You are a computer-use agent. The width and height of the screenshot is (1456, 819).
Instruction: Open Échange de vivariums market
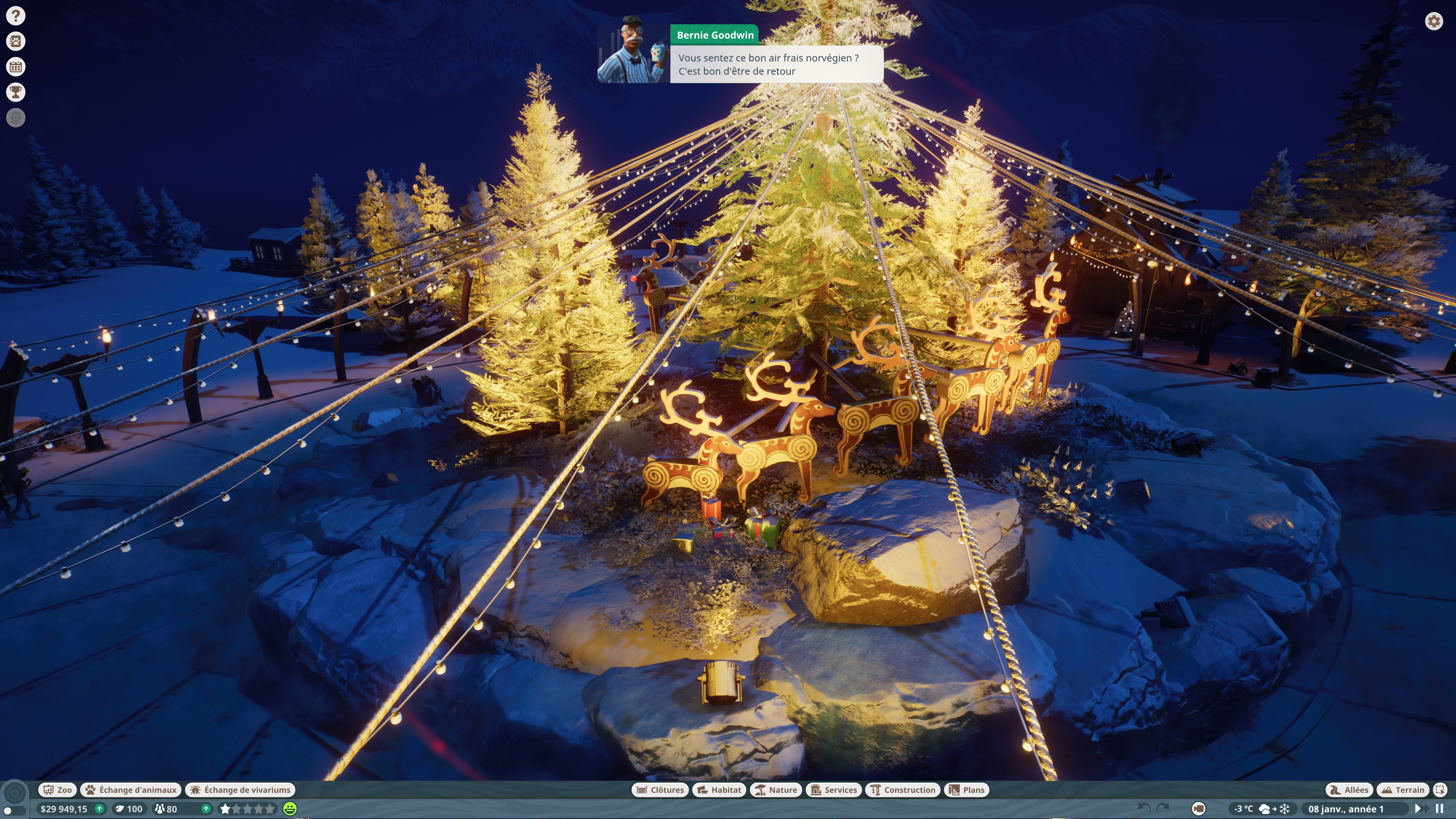pyautogui.click(x=241, y=789)
